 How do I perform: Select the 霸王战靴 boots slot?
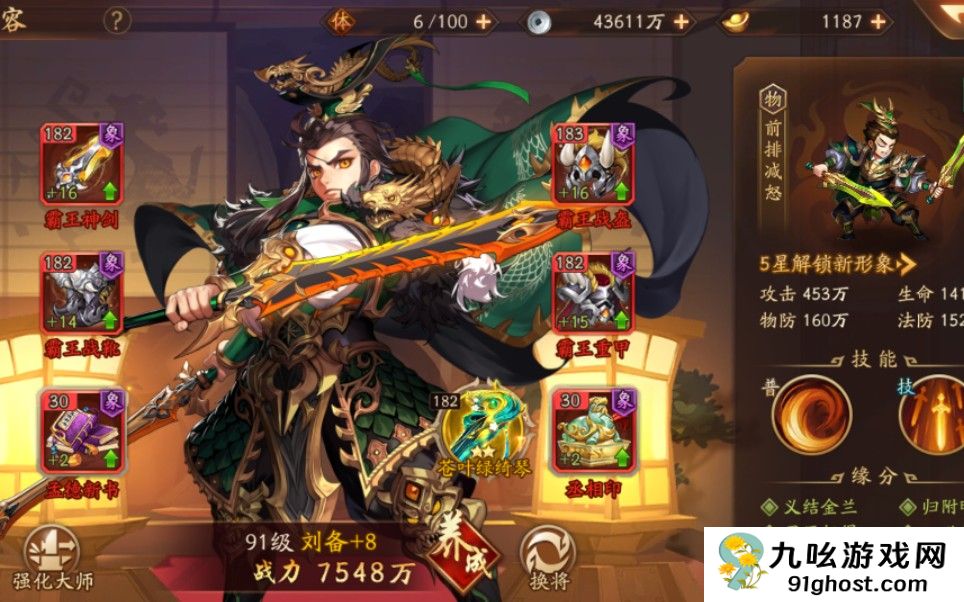pyautogui.click(x=82, y=292)
